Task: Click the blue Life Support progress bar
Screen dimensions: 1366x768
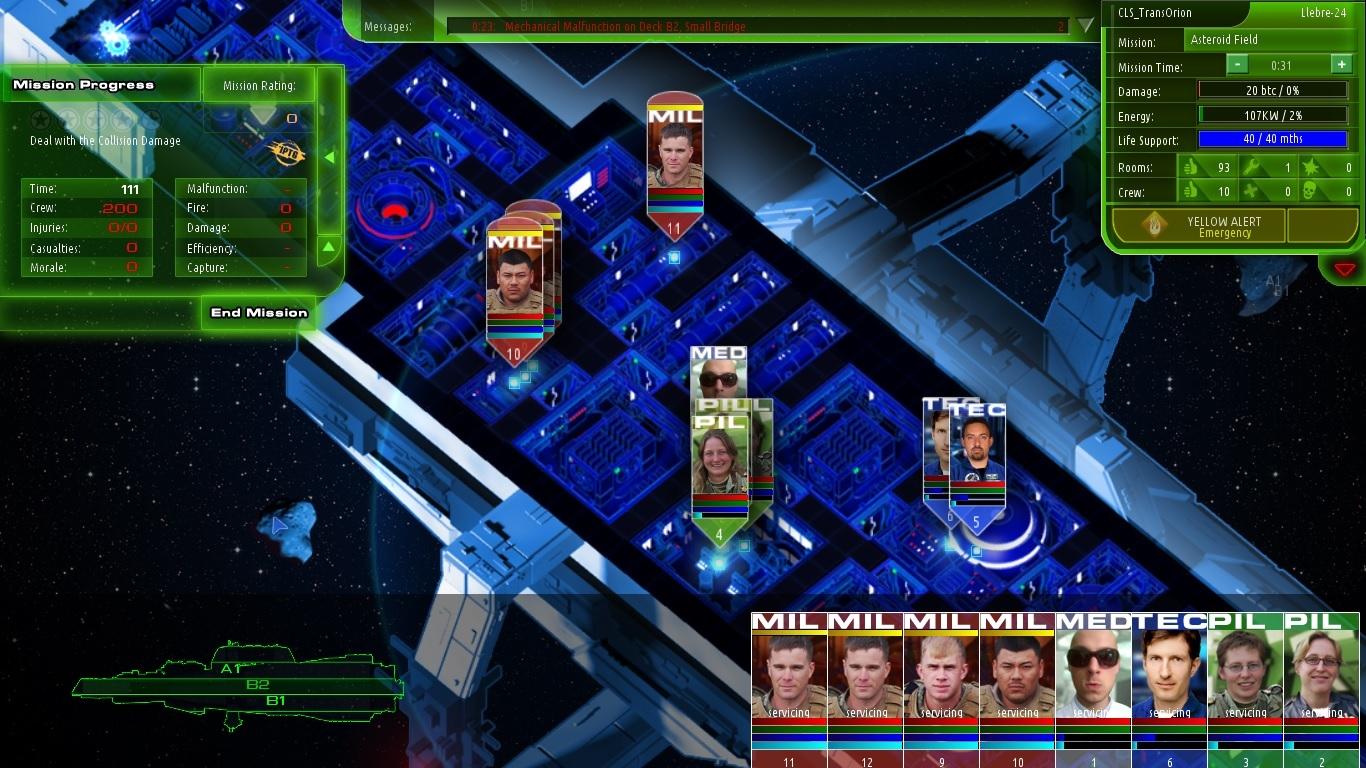Action: coord(1275,139)
